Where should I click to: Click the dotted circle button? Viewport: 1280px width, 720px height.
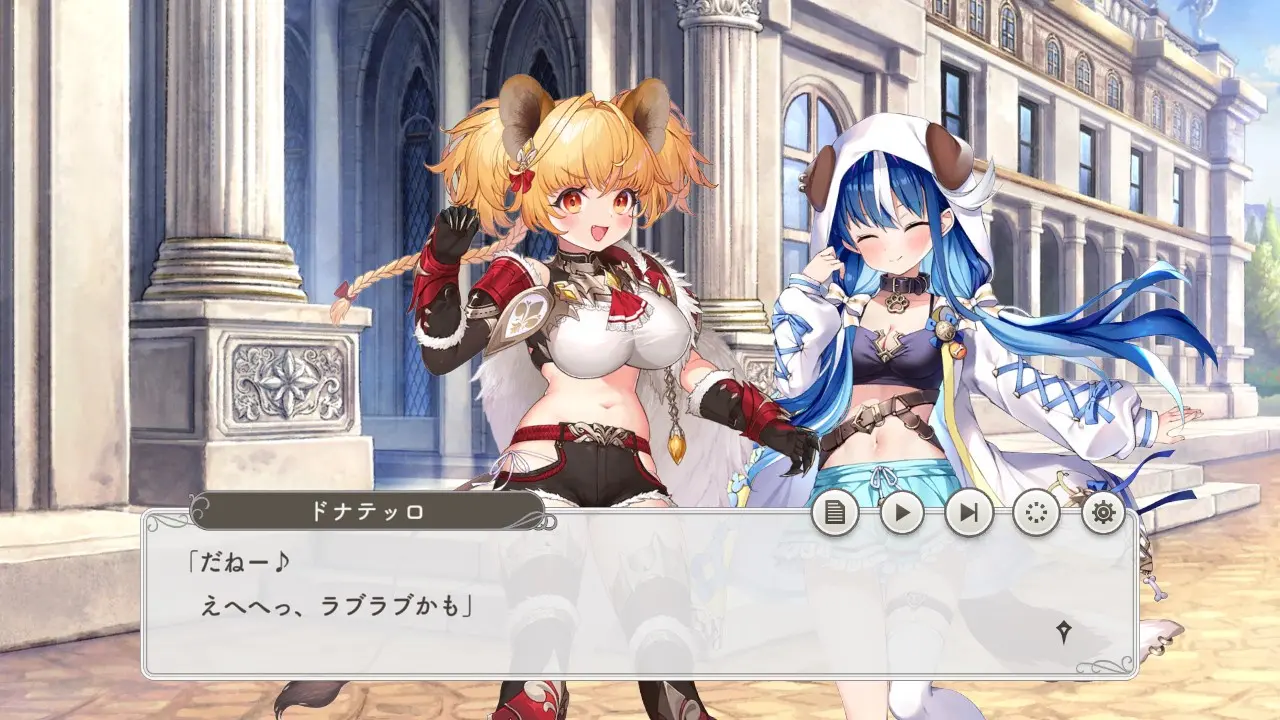pyautogui.click(x=1036, y=513)
